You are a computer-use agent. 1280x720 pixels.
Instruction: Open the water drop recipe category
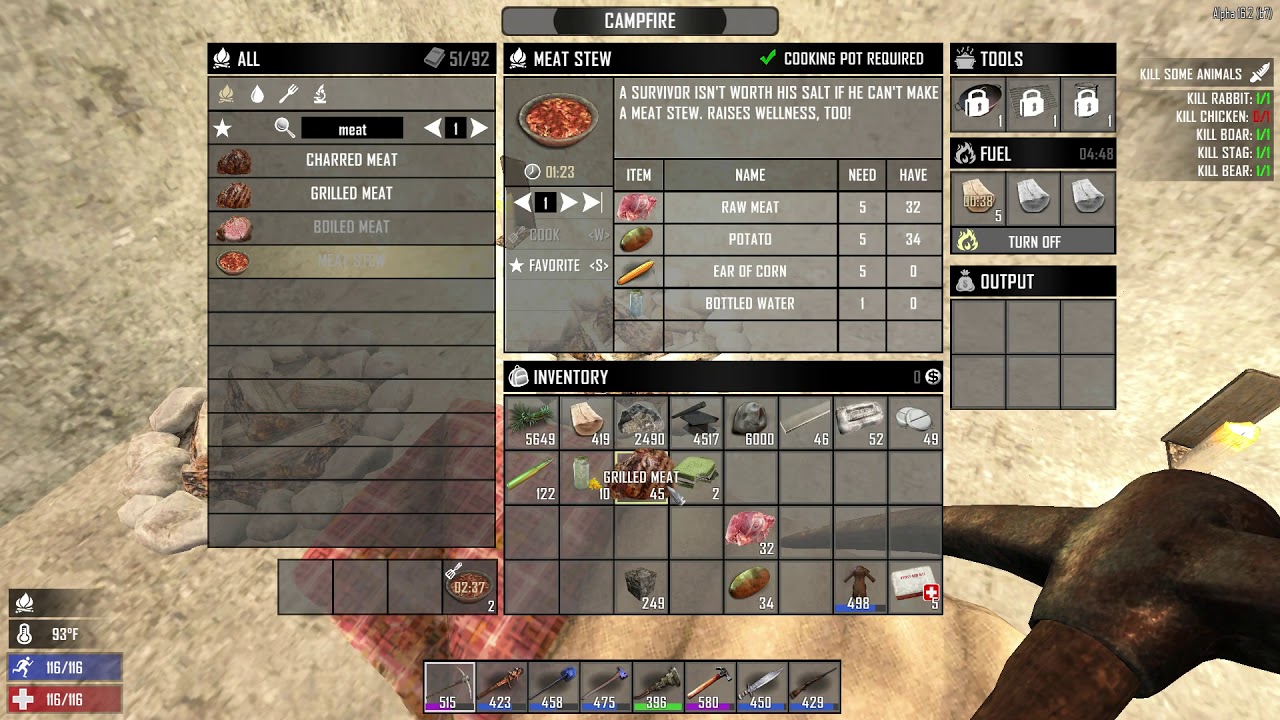tap(257, 94)
